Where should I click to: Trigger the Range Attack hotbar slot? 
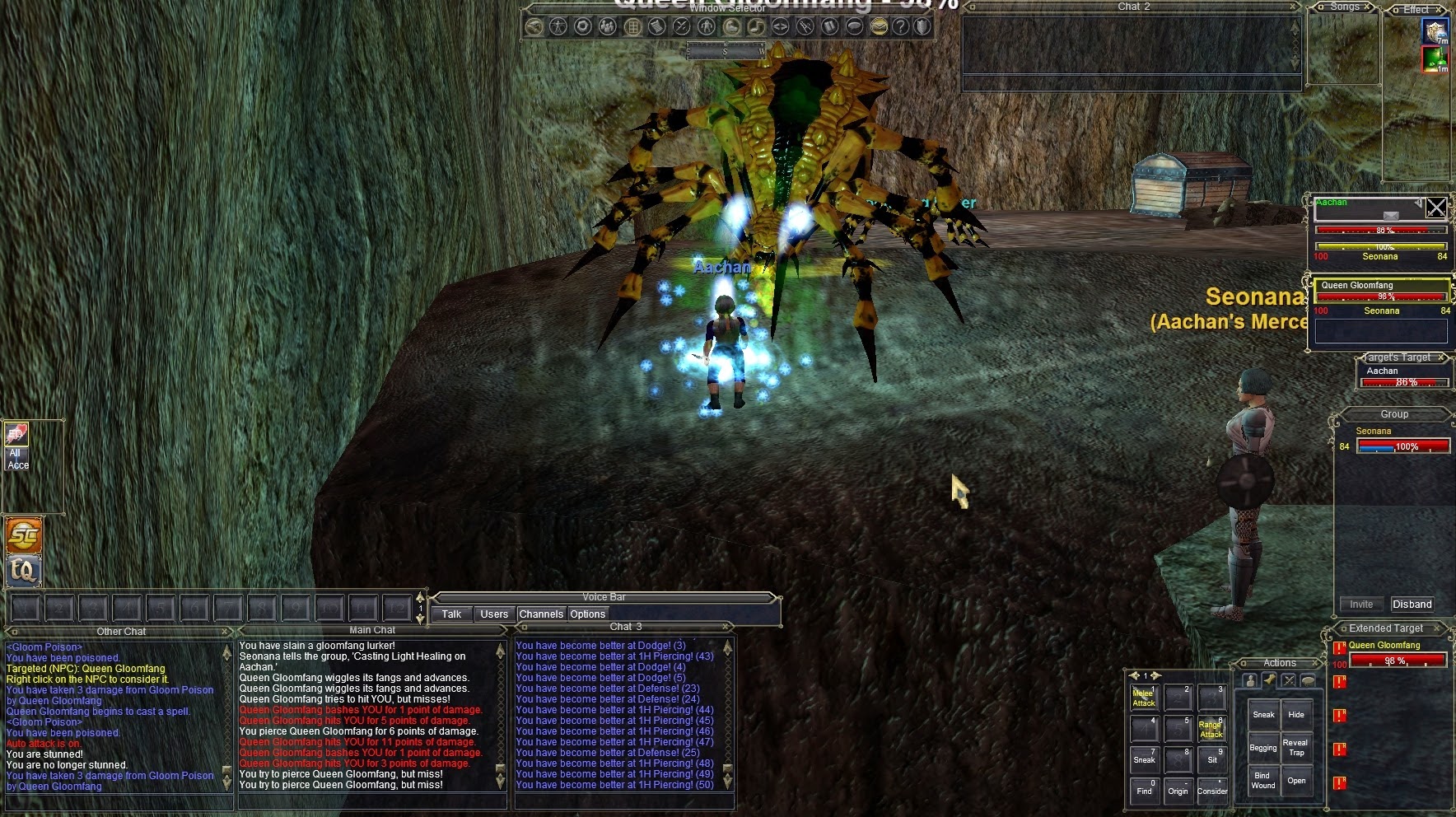[1211, 730]
